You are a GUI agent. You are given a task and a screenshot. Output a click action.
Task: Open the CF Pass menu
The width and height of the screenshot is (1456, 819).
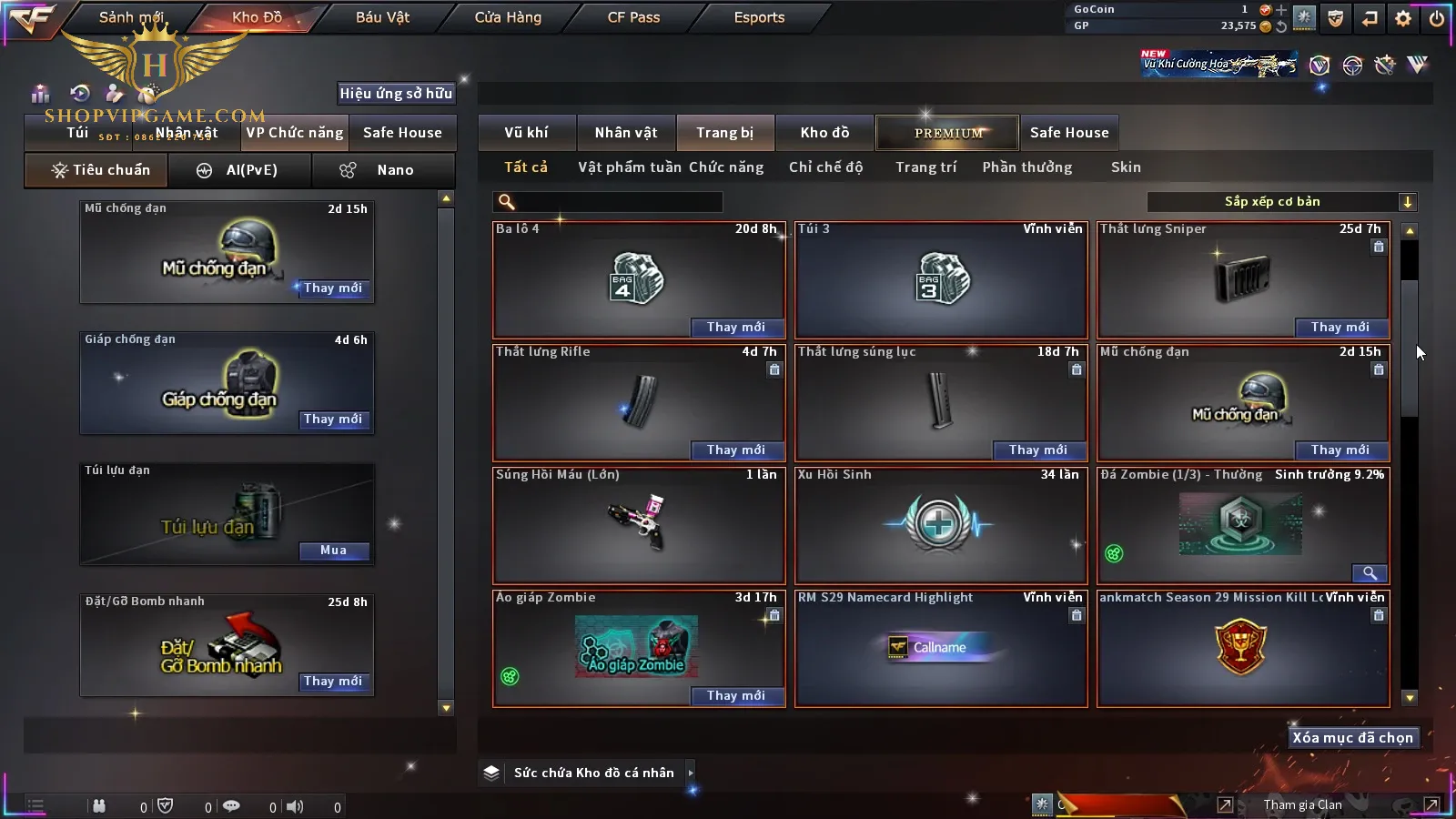coord(633,17)
